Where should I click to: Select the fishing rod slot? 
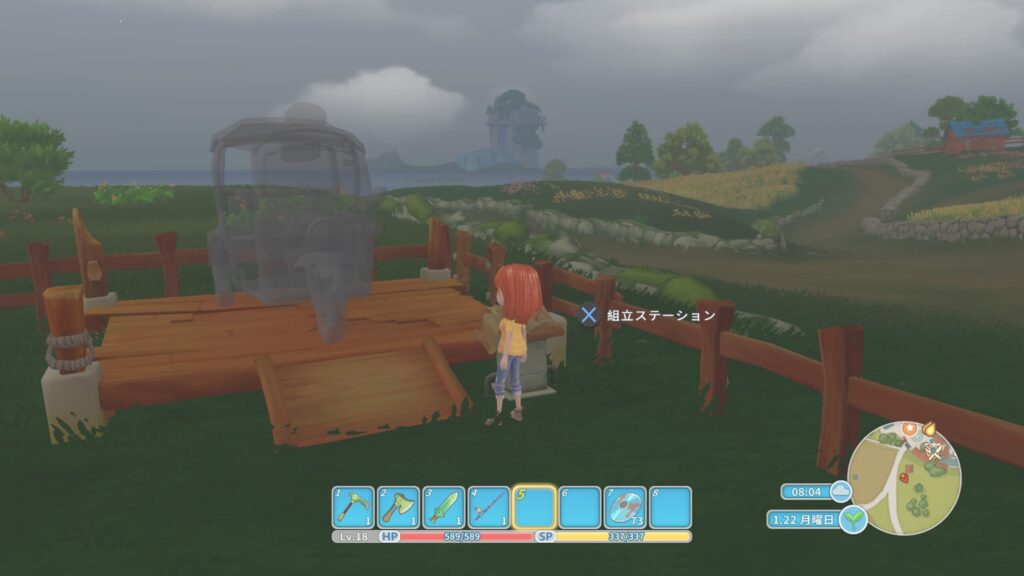click(x=488, y=507)
